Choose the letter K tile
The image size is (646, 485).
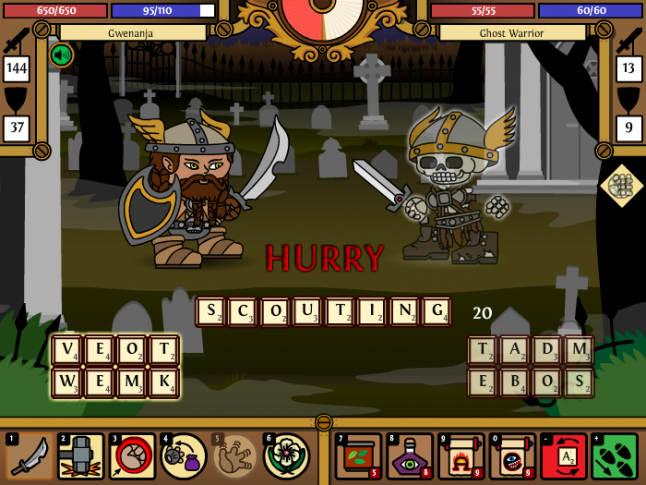pos(163,383)
